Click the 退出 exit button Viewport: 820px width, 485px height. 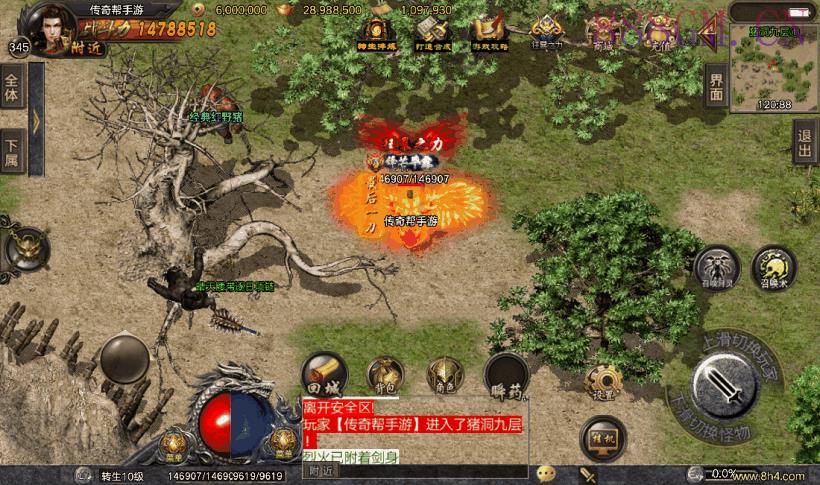[805, 145]
